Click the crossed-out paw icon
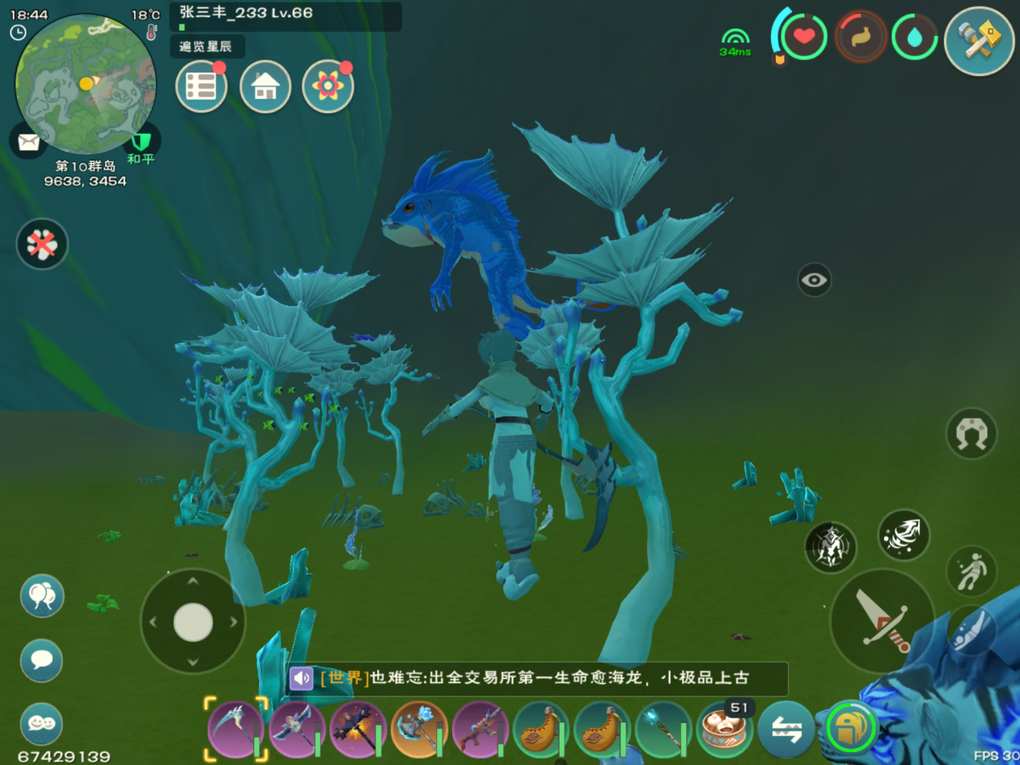This screenshot has height=765, width=1020. [x=42, y=244]
